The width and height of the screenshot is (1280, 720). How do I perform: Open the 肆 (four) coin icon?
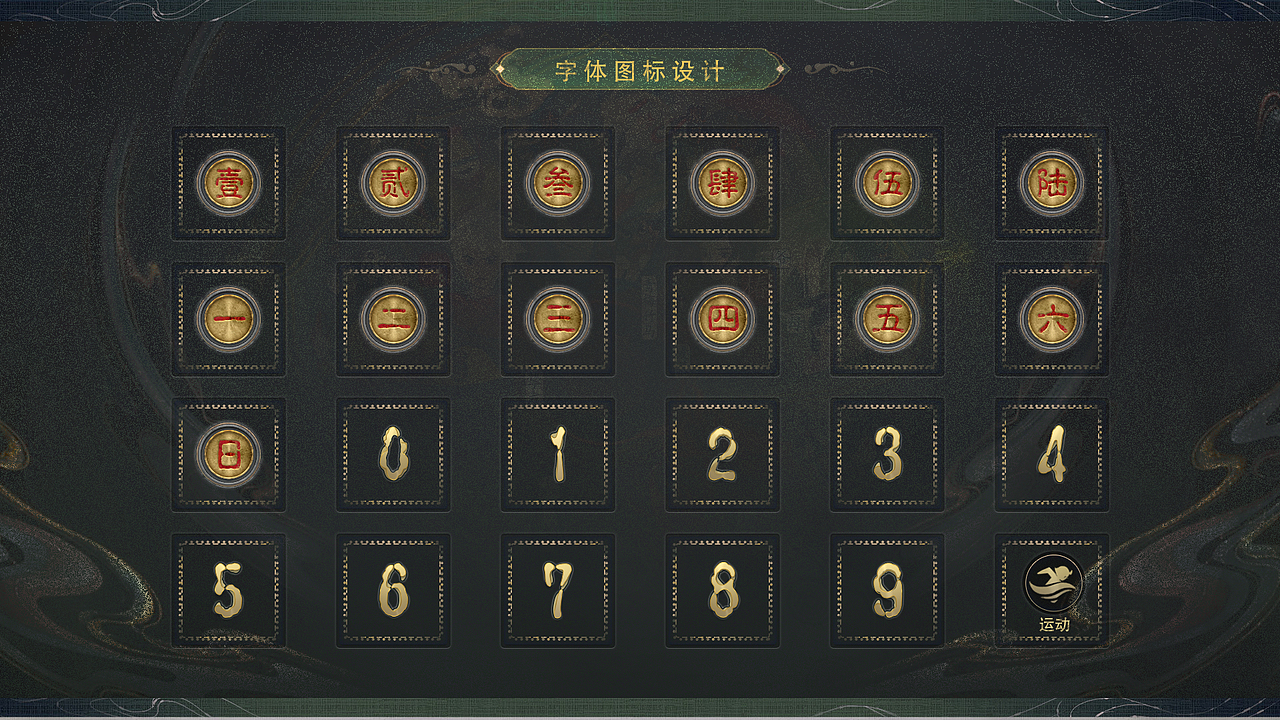723,184
